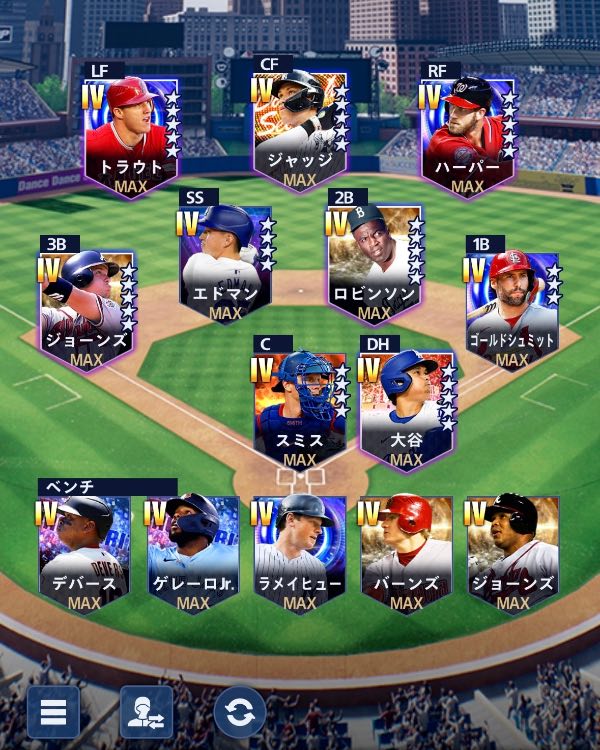Tap the player swap button
600x750 pixels.
(x=146, y=712)
